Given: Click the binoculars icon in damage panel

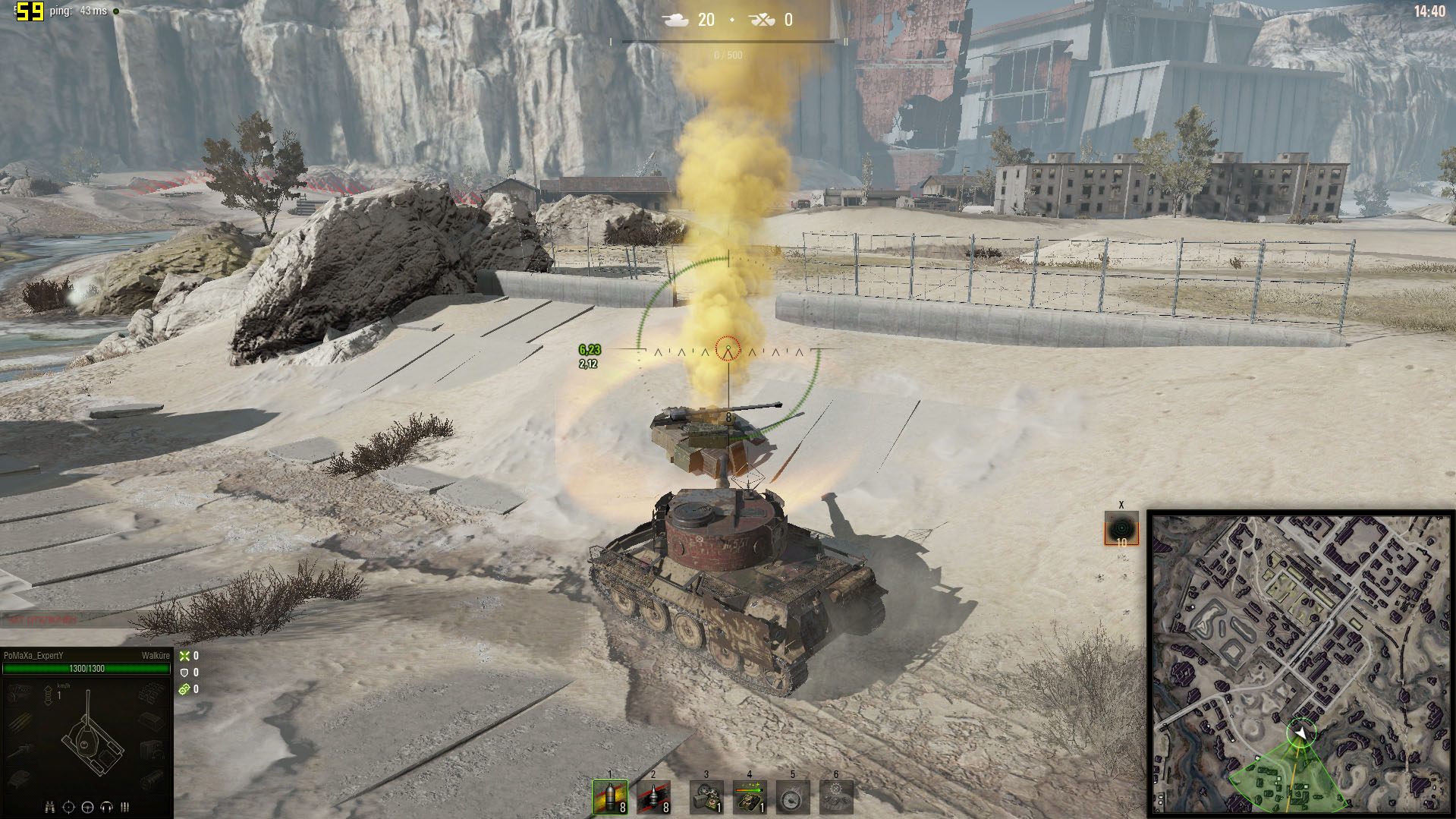Looking at the screenshot, I should [x=50, y=807].
